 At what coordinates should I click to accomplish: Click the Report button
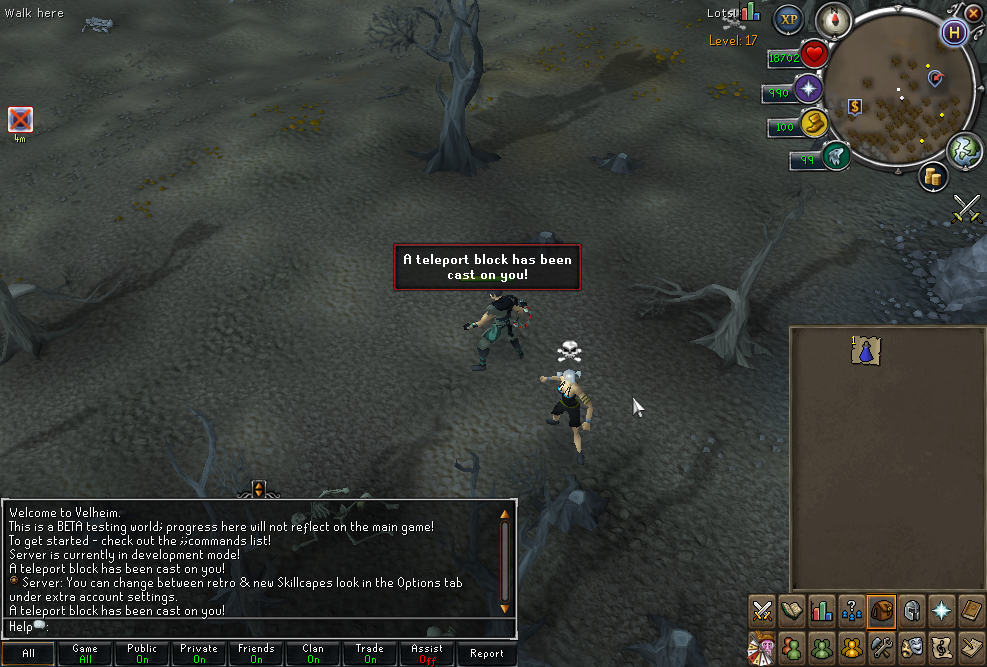487,654
